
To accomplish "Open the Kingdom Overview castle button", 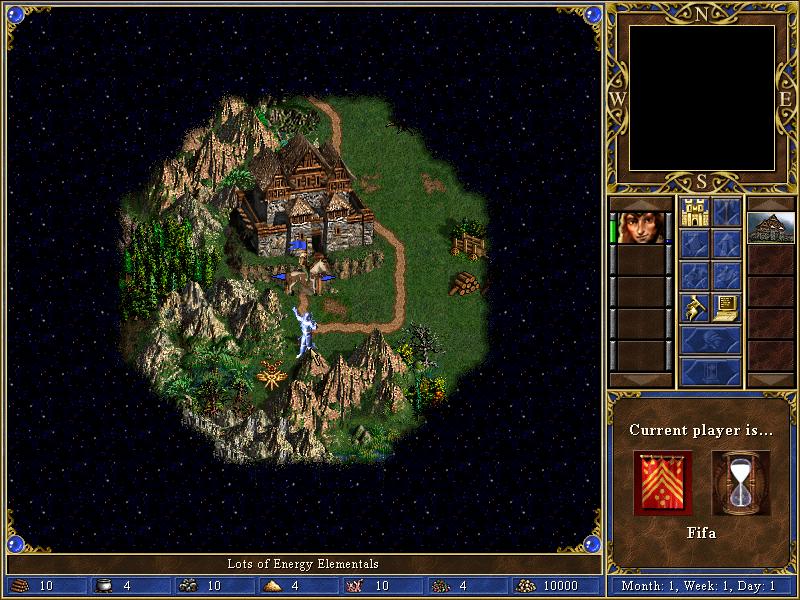I will [x=694, y=212].
